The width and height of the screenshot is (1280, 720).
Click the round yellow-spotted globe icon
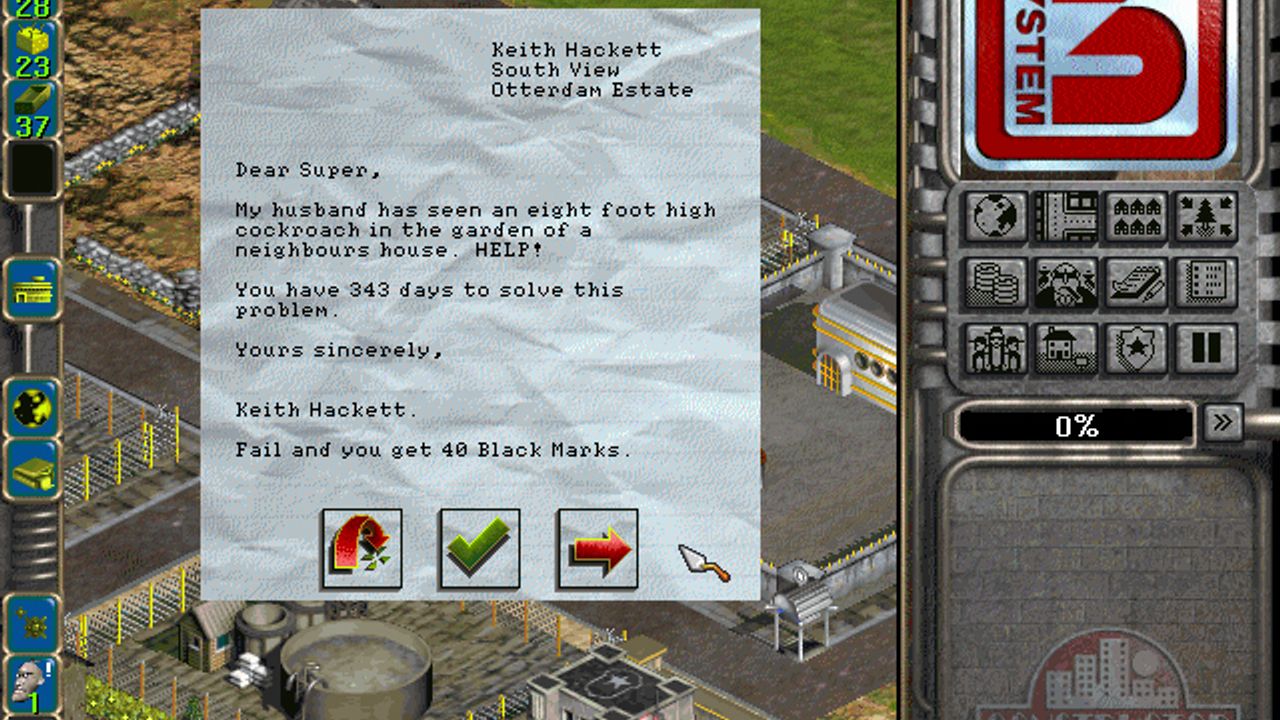point(32,407)
